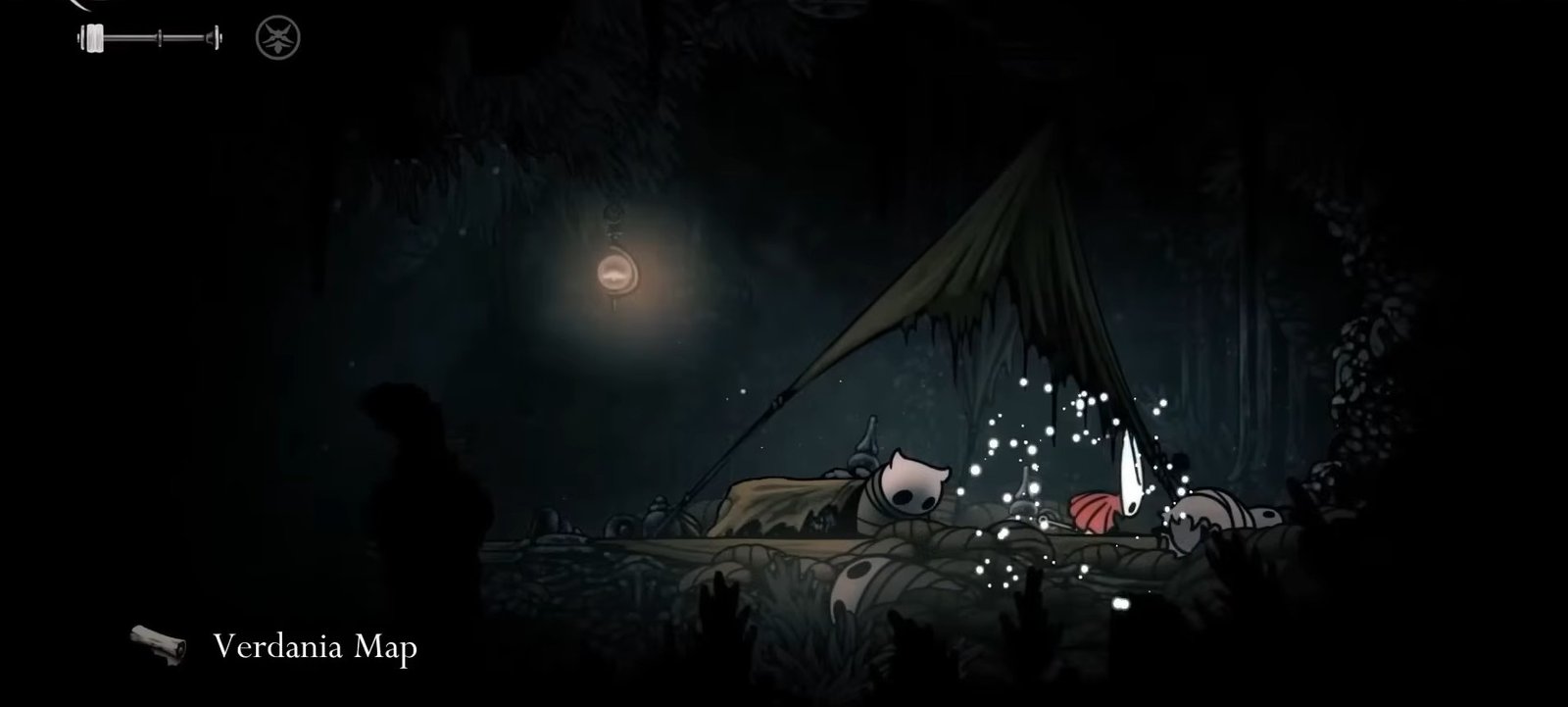This screenshot has width=1568, height=707.
Task: Click the crest emblem icon top-left
Action: [279, 37]
